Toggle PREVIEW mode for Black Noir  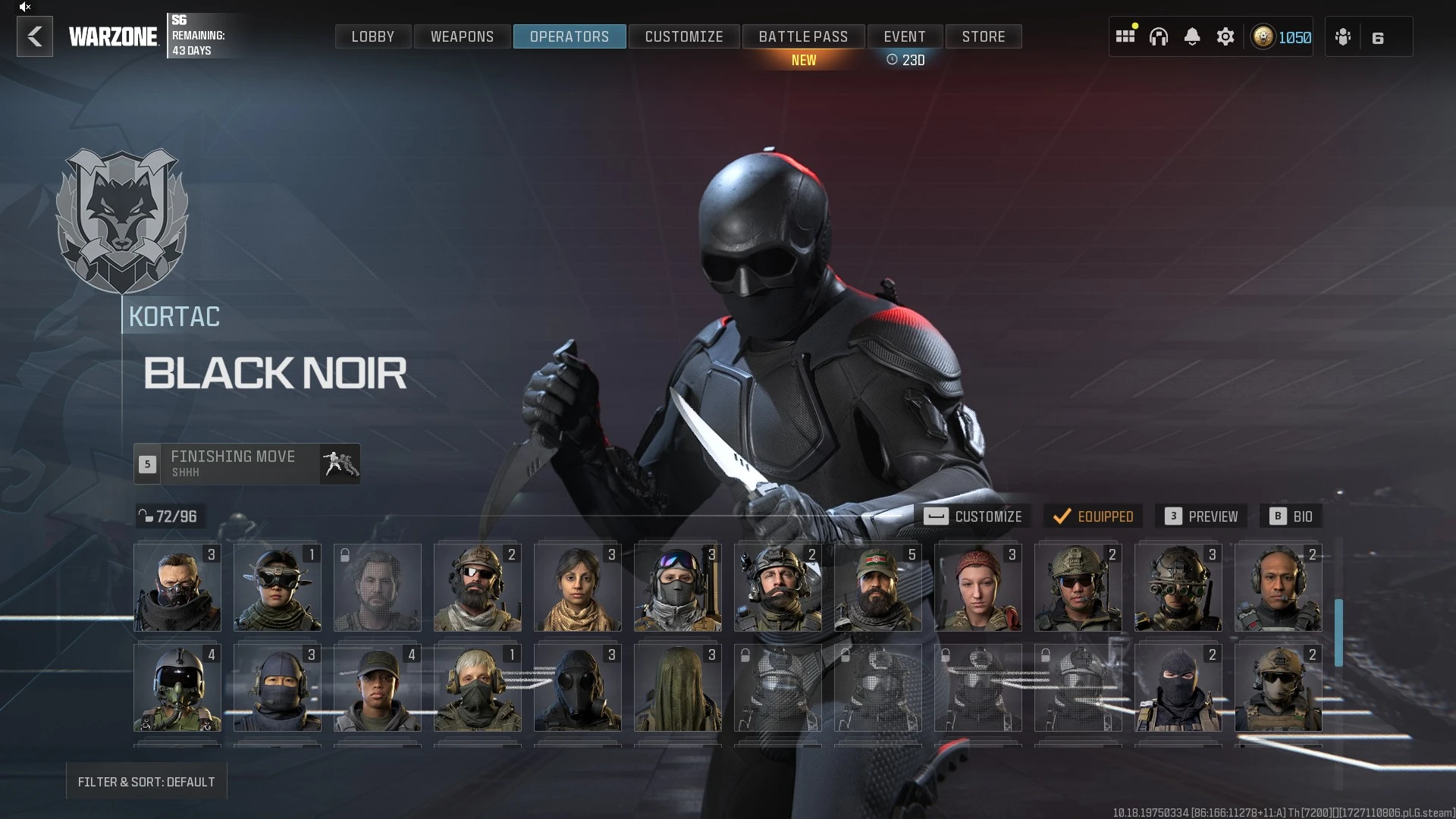(1200, 516)
